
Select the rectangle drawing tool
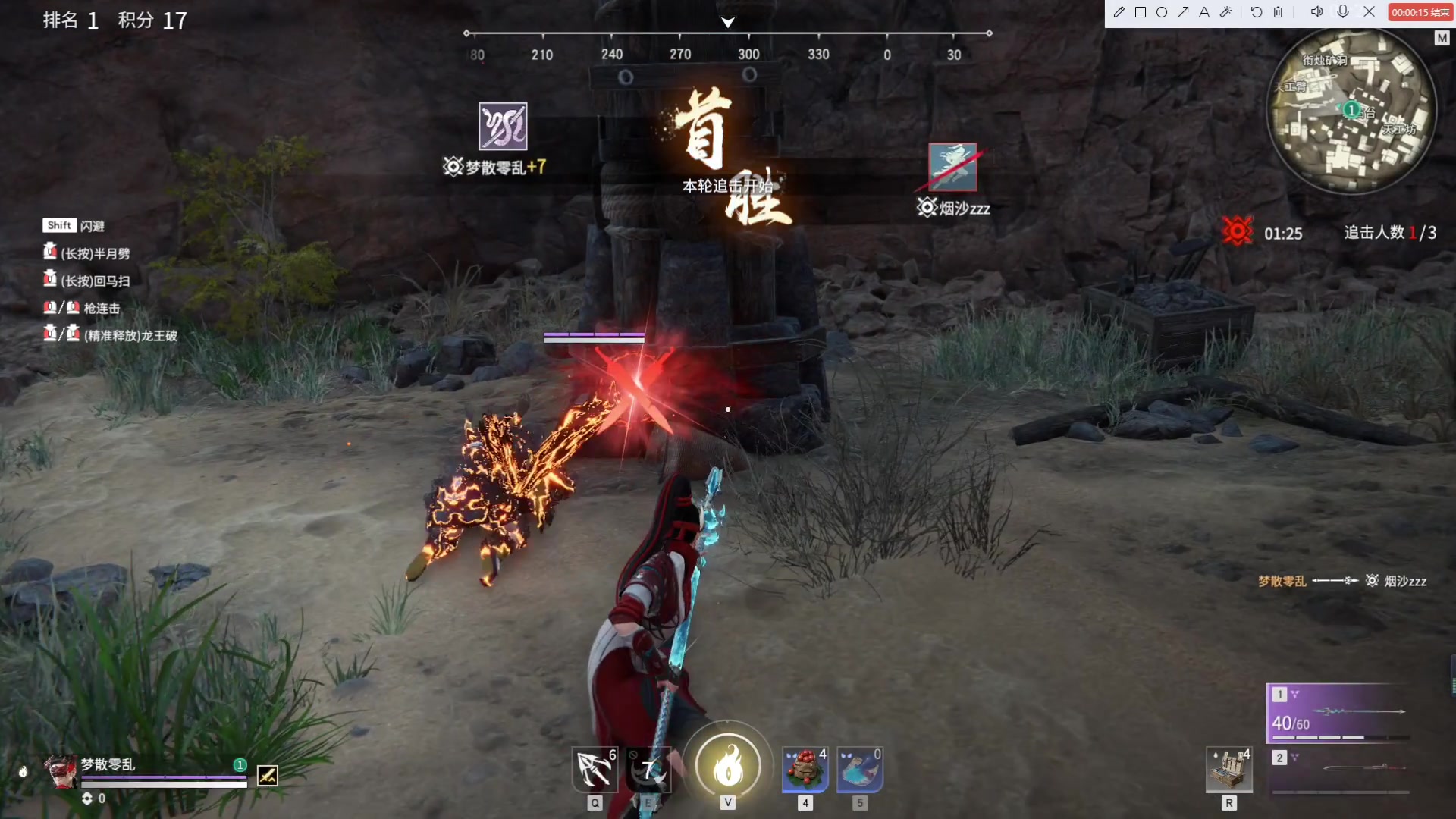(1141, 12)
